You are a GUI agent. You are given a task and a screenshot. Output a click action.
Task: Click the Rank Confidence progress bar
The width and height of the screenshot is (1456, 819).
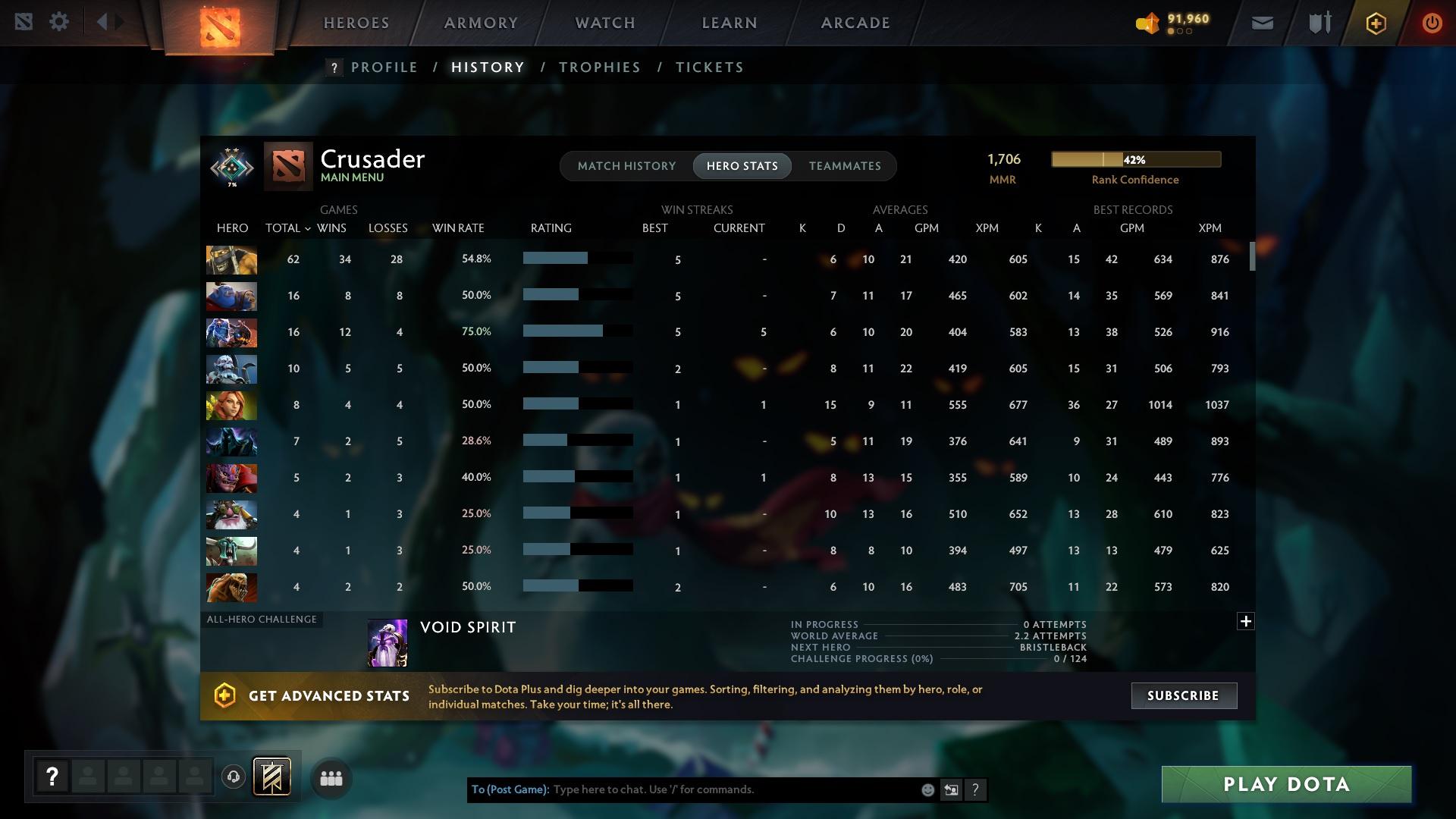tap(1135, 159)
